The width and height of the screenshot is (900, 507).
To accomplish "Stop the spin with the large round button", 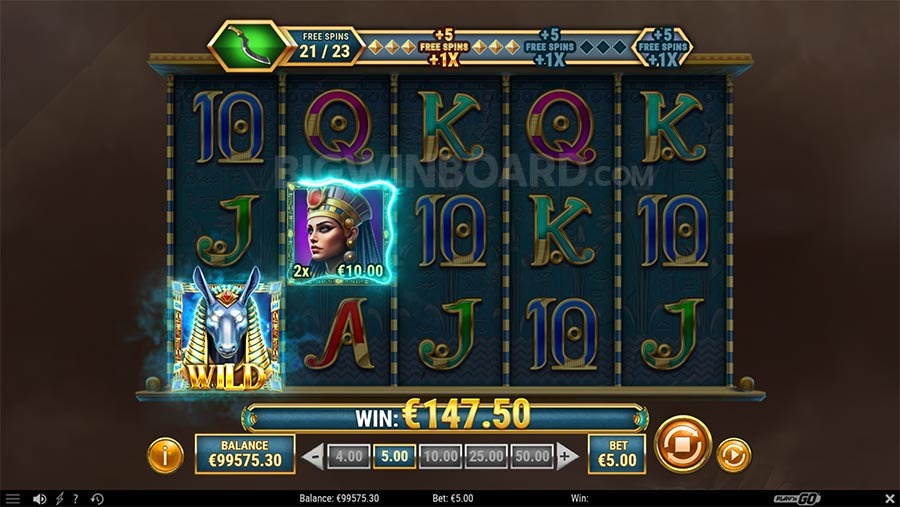I will (683, 444).
